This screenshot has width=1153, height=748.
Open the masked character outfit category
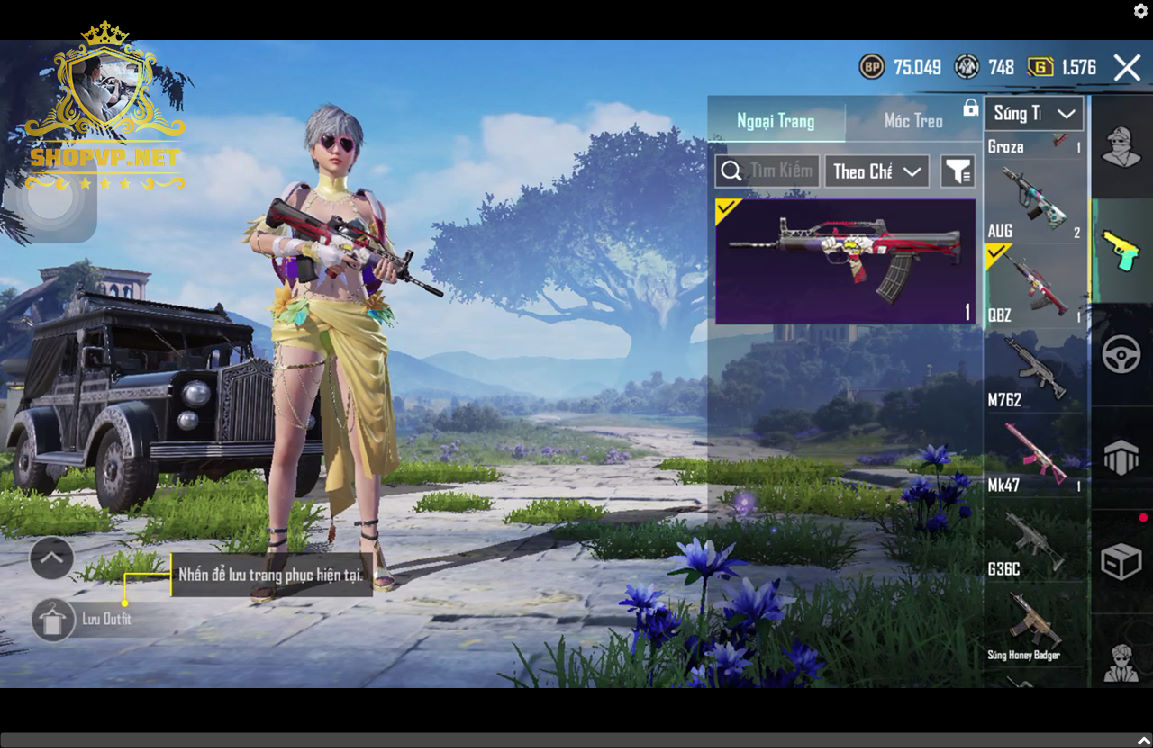(1121, 146)
